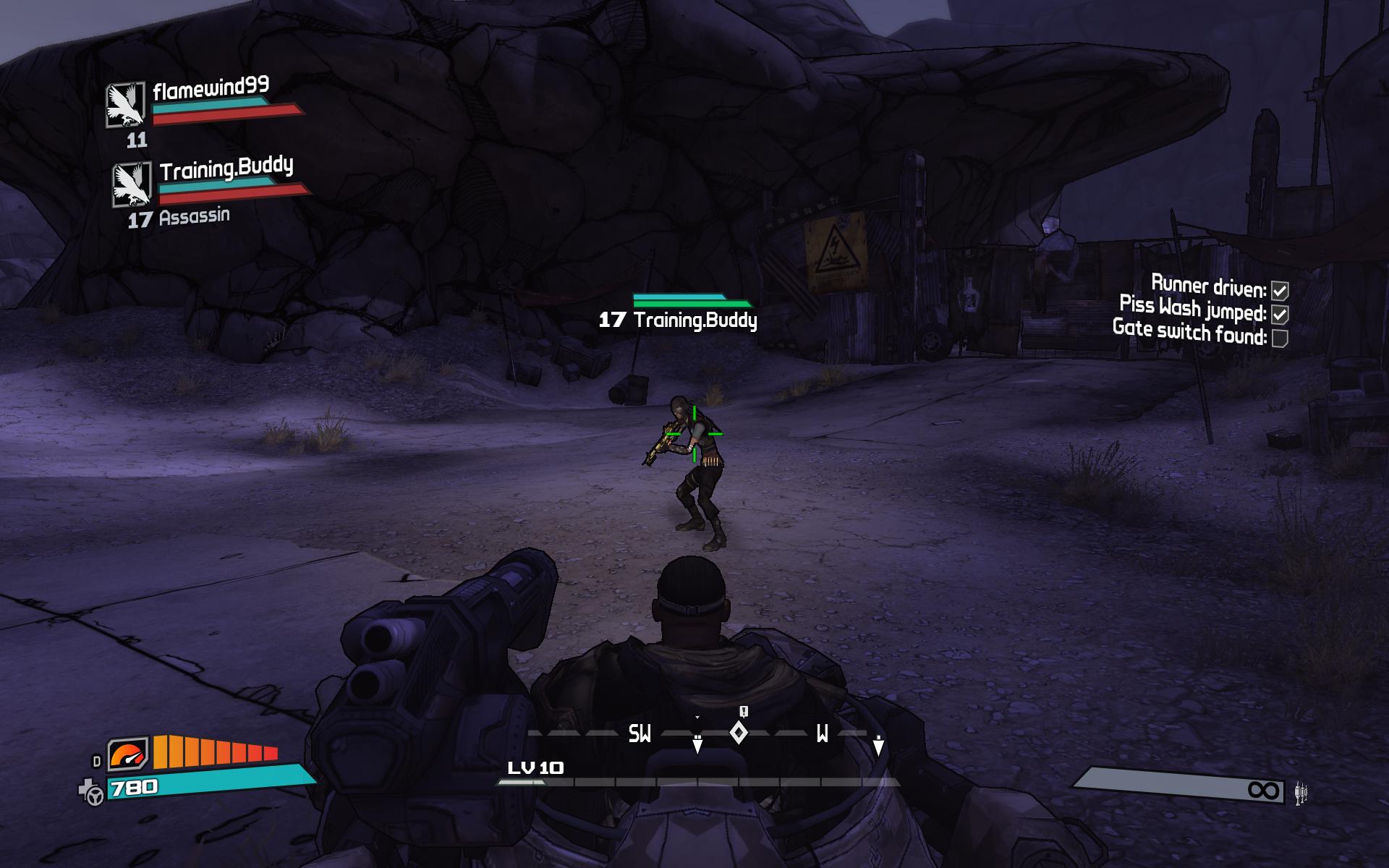The width and height of the screenshot is (1389, 868).
Task: Toggle the Piss Wash jumped objective checkbox
Action: (x=1280, y=315)
